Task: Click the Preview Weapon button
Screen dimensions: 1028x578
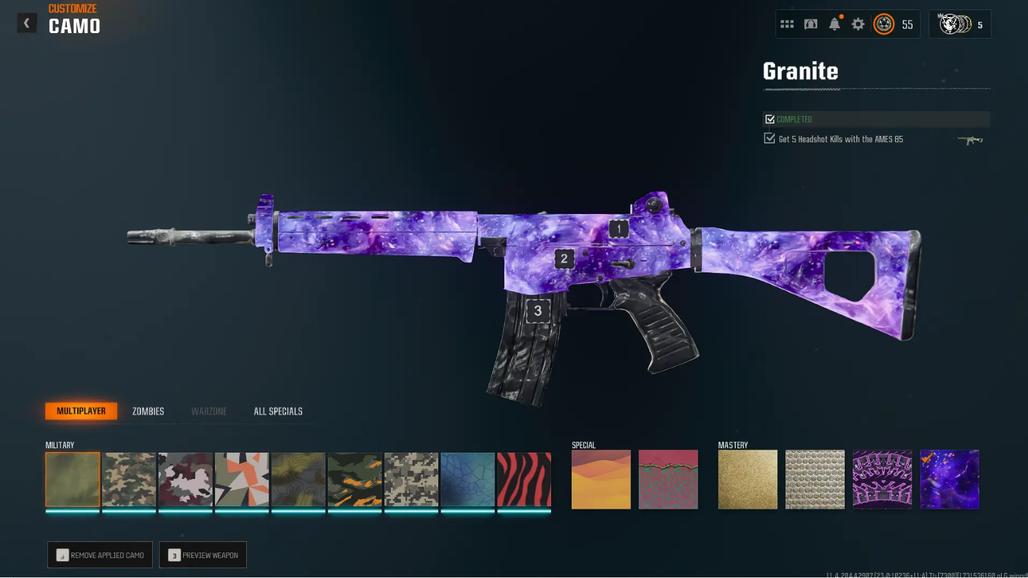Action: click(x=203, y=555)
